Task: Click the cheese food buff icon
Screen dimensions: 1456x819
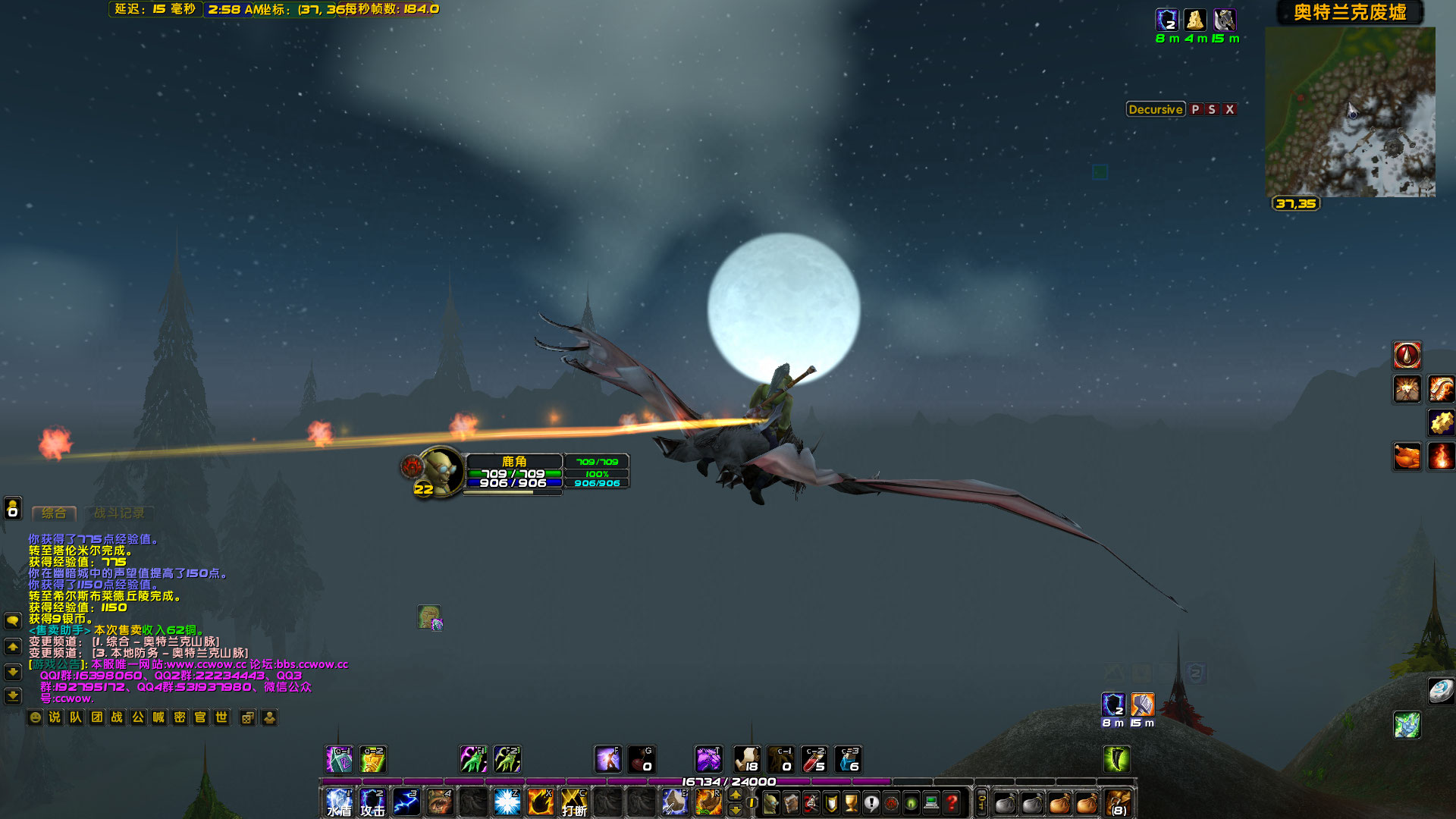Action: [x=1195, y=20]
